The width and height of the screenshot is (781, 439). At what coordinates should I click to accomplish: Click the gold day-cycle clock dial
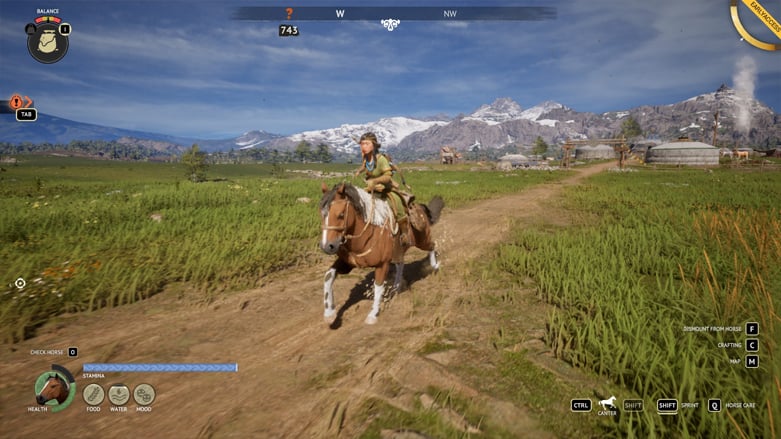(x=758, y=25)
